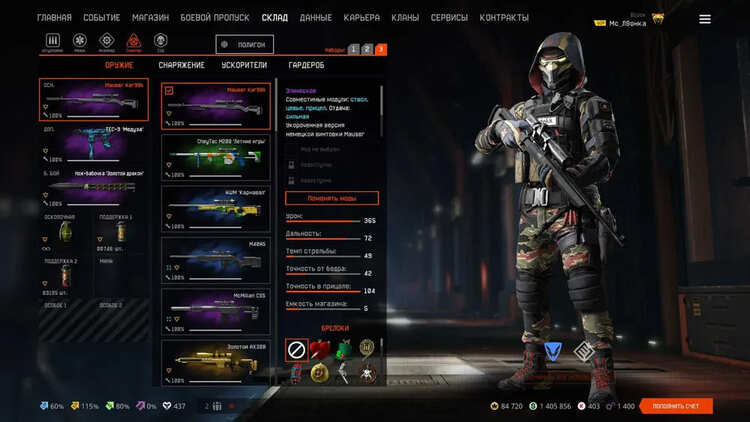Open the Кланы clans page
The width and height of the screenshot is (750, 422).
404,18
